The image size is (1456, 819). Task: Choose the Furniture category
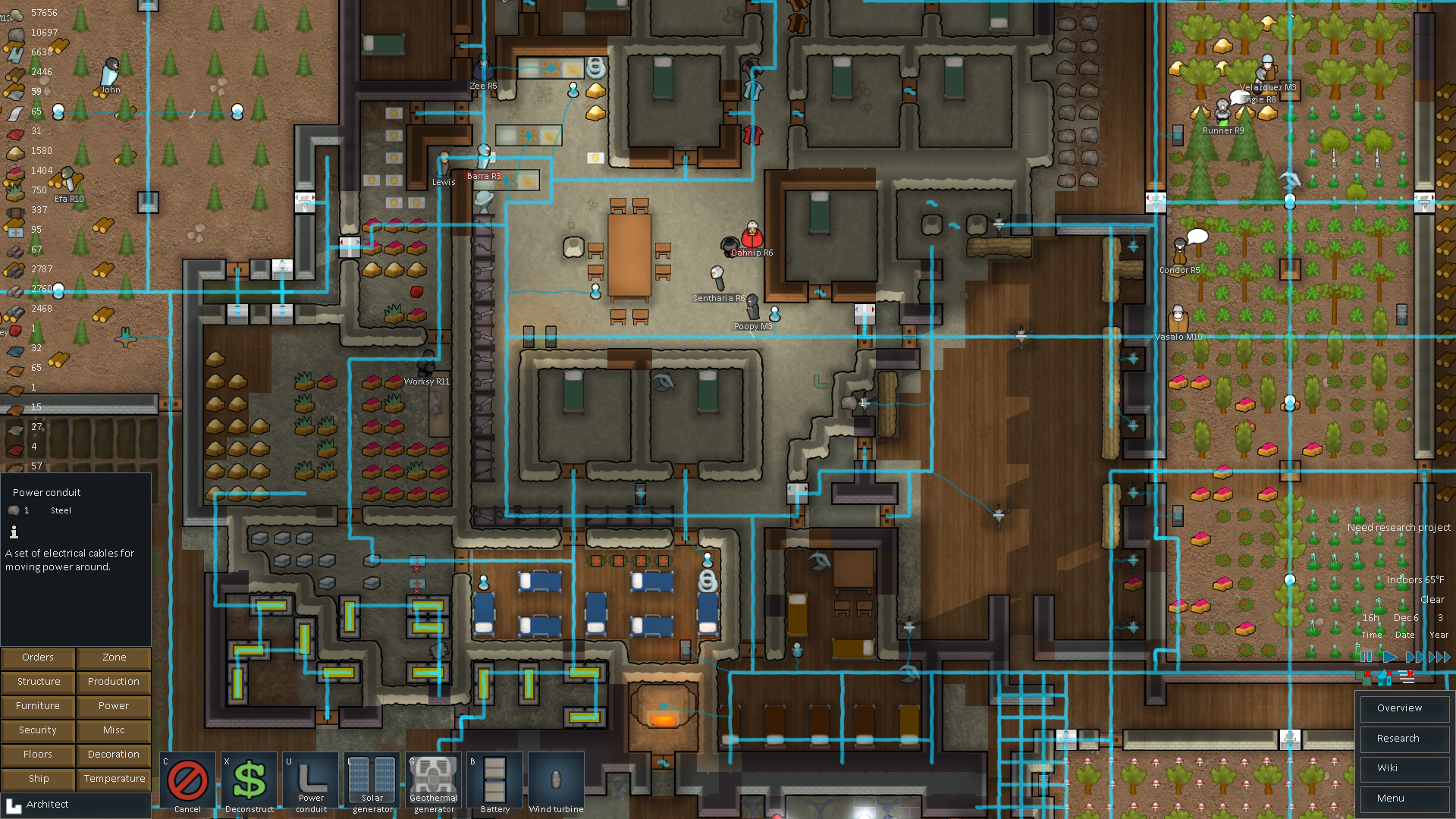click(38, 706)
